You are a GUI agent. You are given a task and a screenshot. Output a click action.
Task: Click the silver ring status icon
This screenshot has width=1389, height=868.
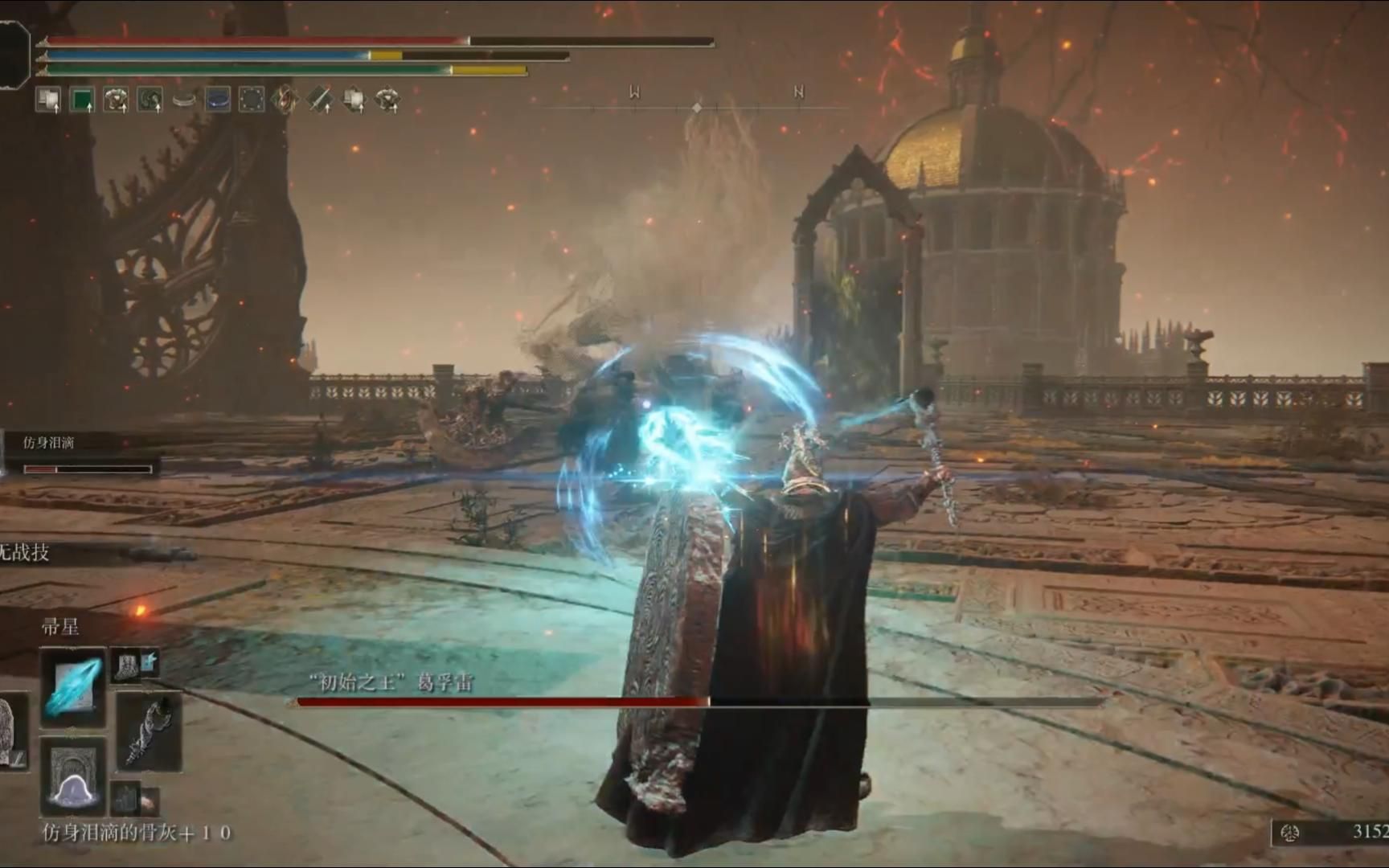click(x=184, y=100)
